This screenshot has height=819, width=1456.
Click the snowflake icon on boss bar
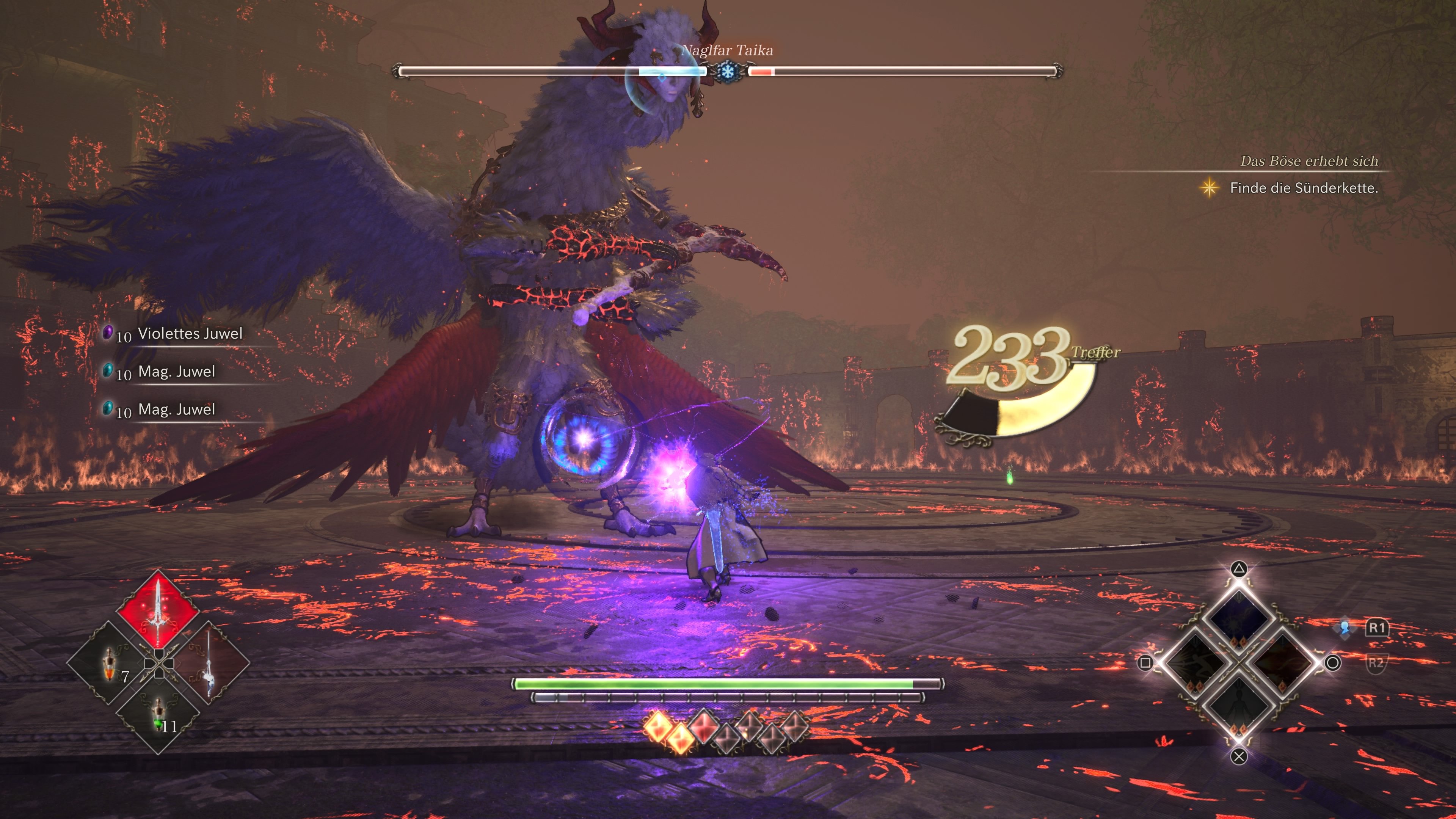(727, 71)
